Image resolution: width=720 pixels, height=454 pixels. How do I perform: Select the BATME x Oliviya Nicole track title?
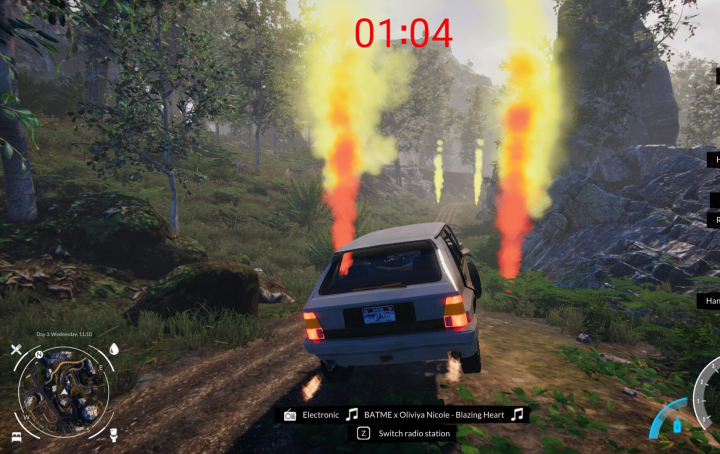coord(432,414)
